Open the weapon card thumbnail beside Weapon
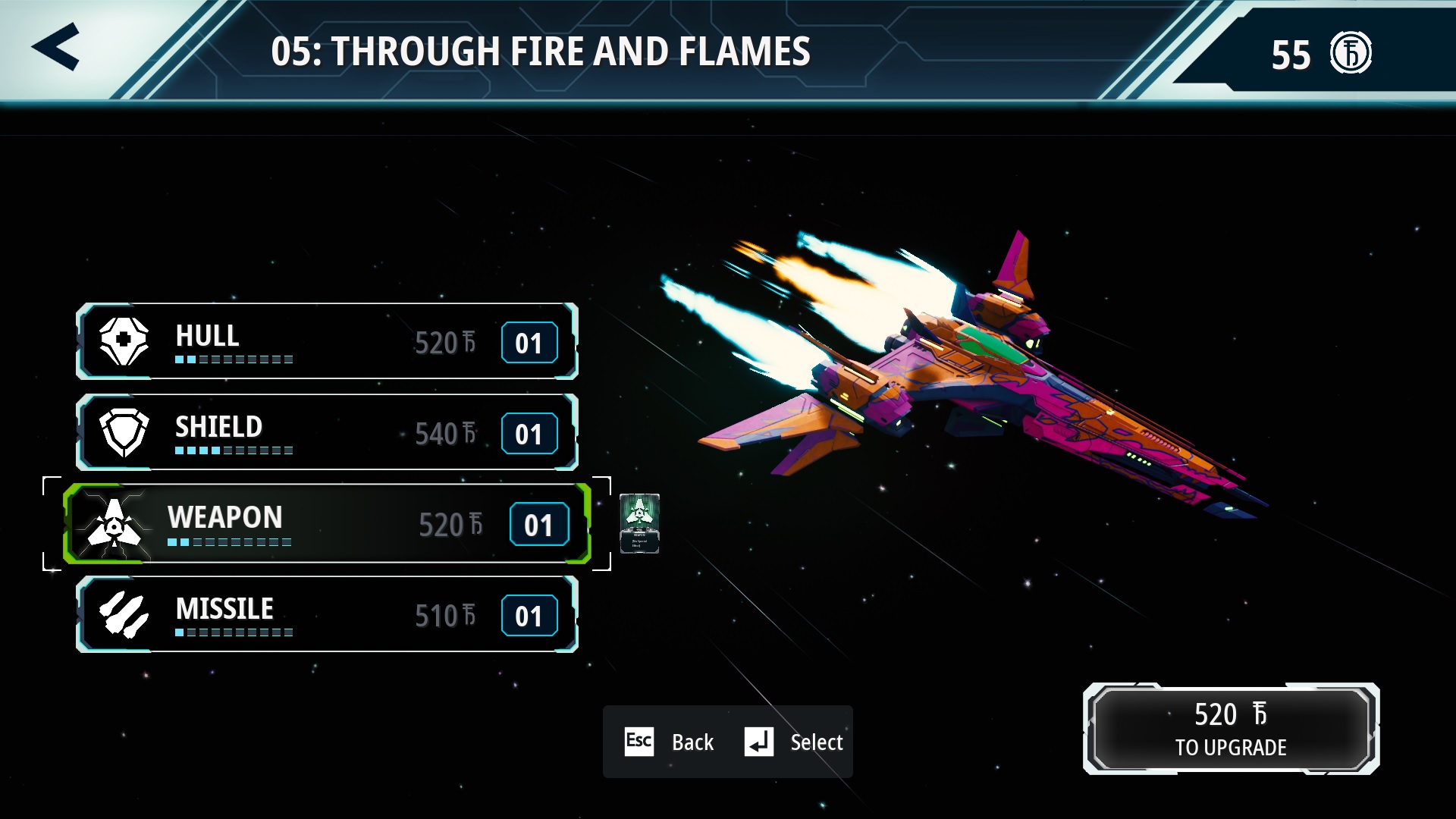1456x819 pixels. (639, 522)
